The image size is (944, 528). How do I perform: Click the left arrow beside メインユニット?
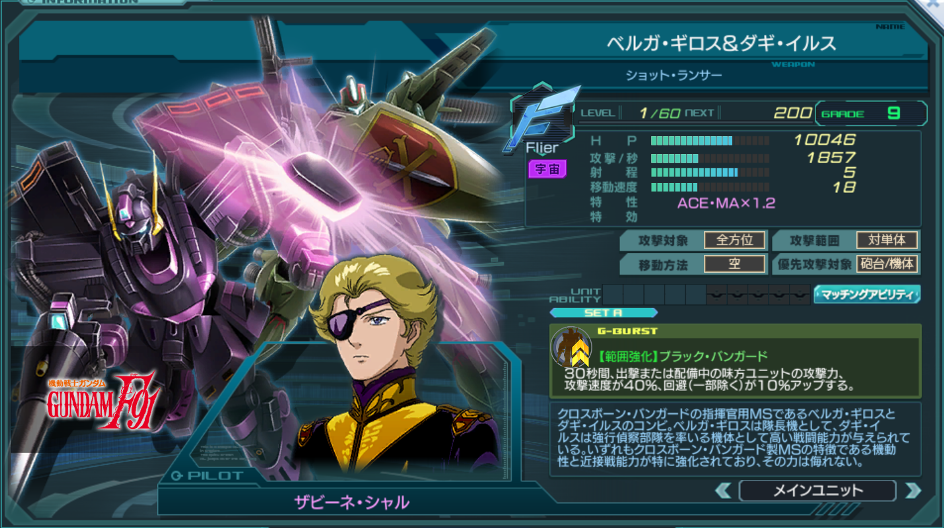point(723,490)
